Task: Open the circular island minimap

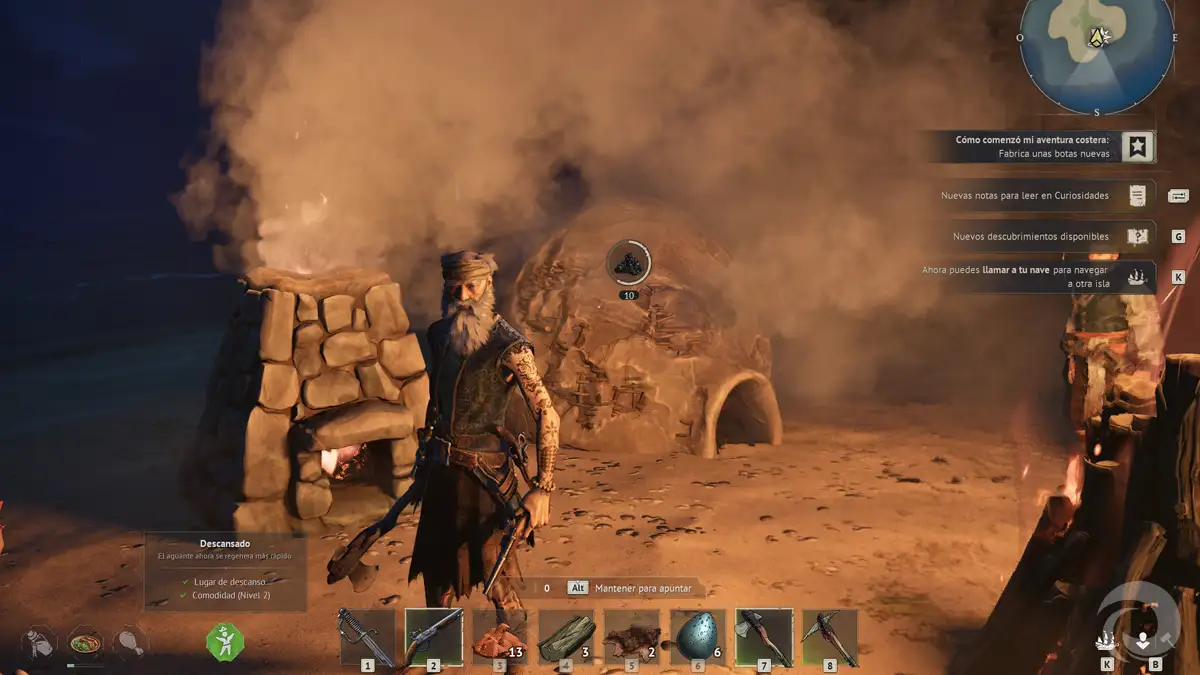Action: (1097, 50)
